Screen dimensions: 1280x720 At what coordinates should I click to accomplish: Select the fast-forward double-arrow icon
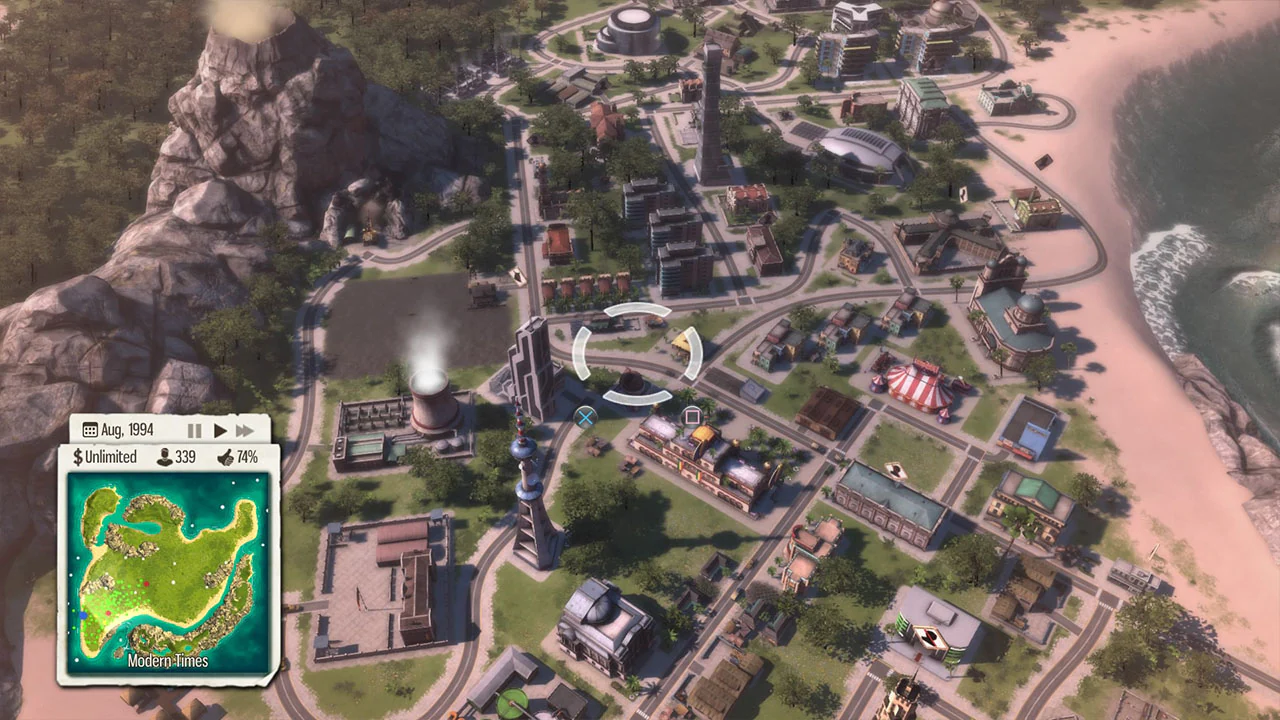(245, 430)
